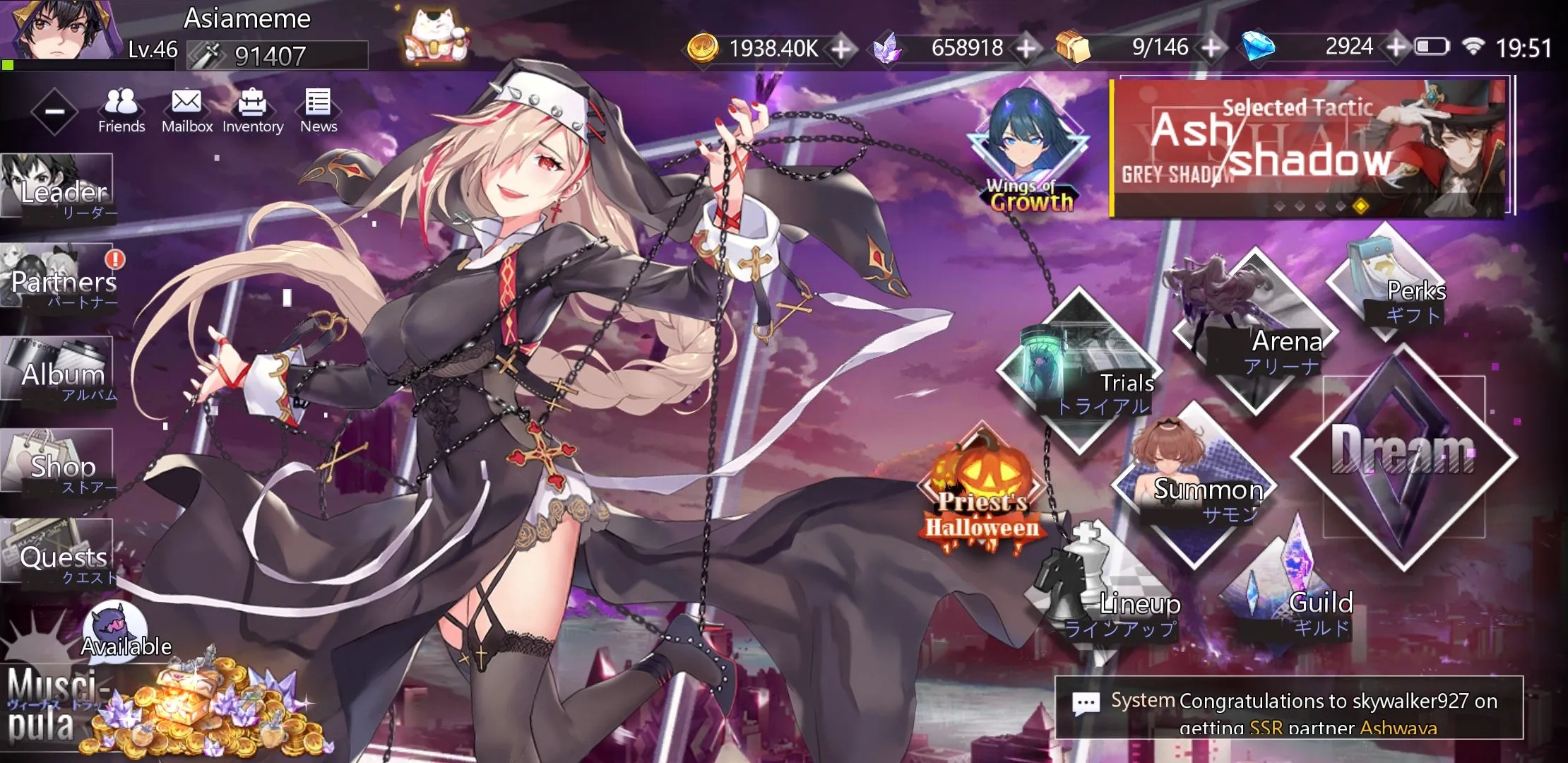Collapse the top menu with the minus button
1568x763 pixels.
pos(54,112)
